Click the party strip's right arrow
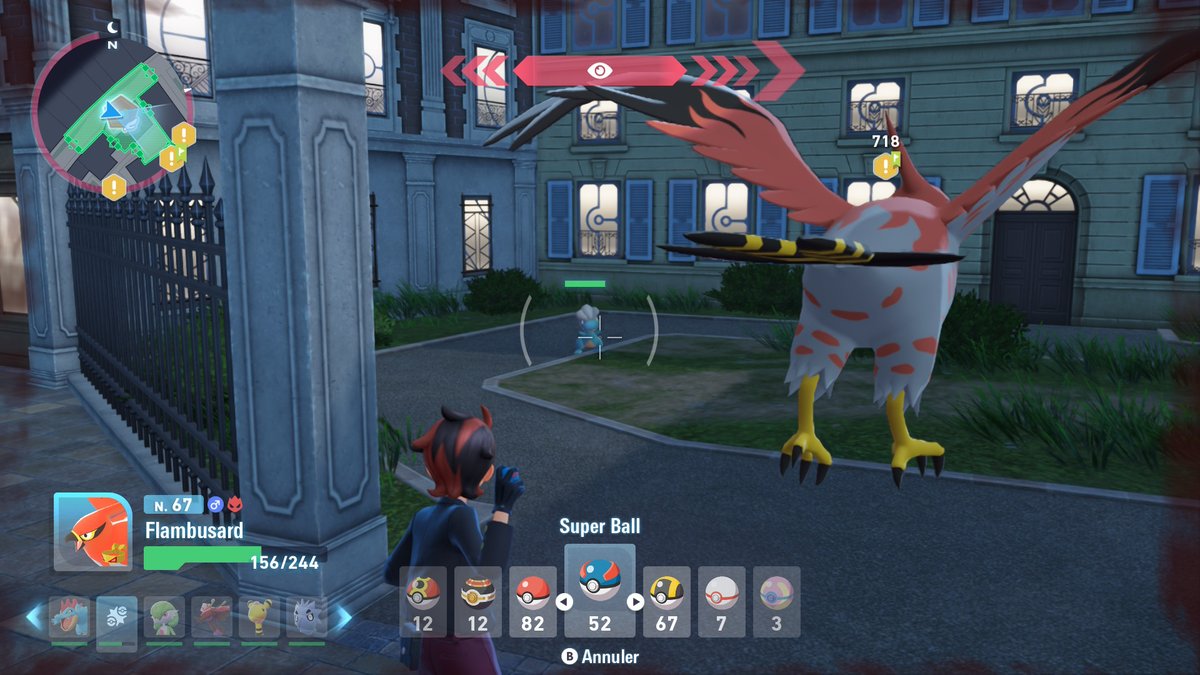This screenshot has width=1200, height=675. click(x=342, y=618)
